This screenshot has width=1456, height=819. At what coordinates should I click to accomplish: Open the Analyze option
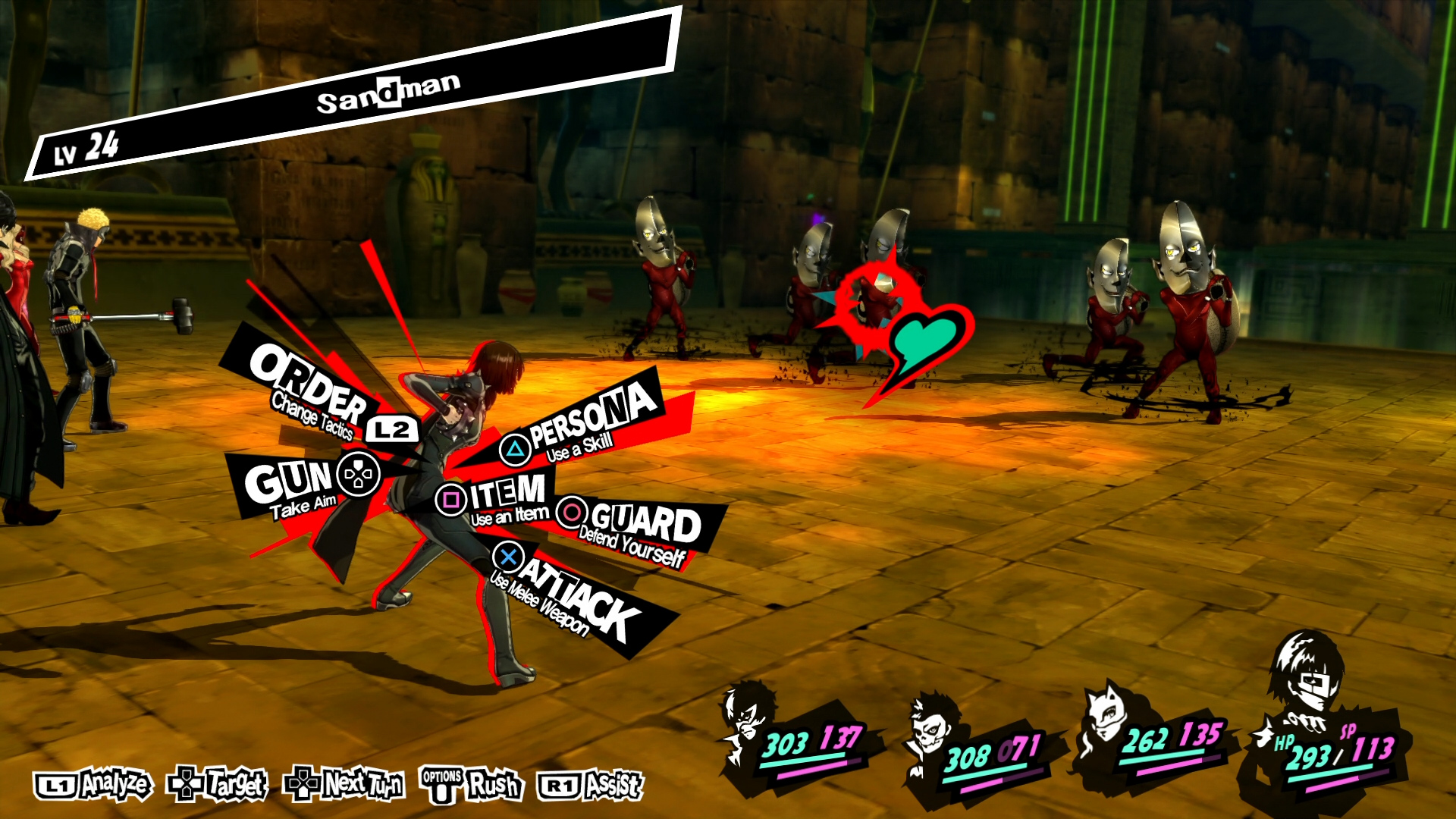(x=93, y=786)
